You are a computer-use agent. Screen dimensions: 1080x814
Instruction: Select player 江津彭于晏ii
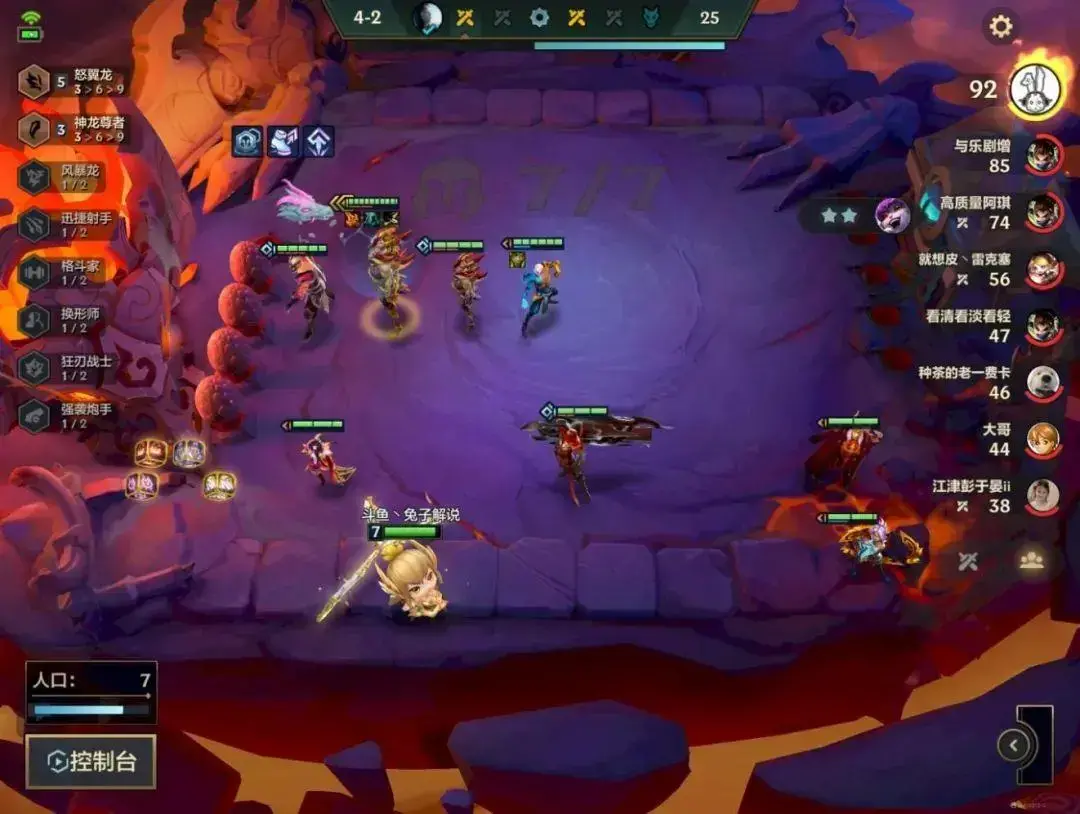click(1043, 495)
